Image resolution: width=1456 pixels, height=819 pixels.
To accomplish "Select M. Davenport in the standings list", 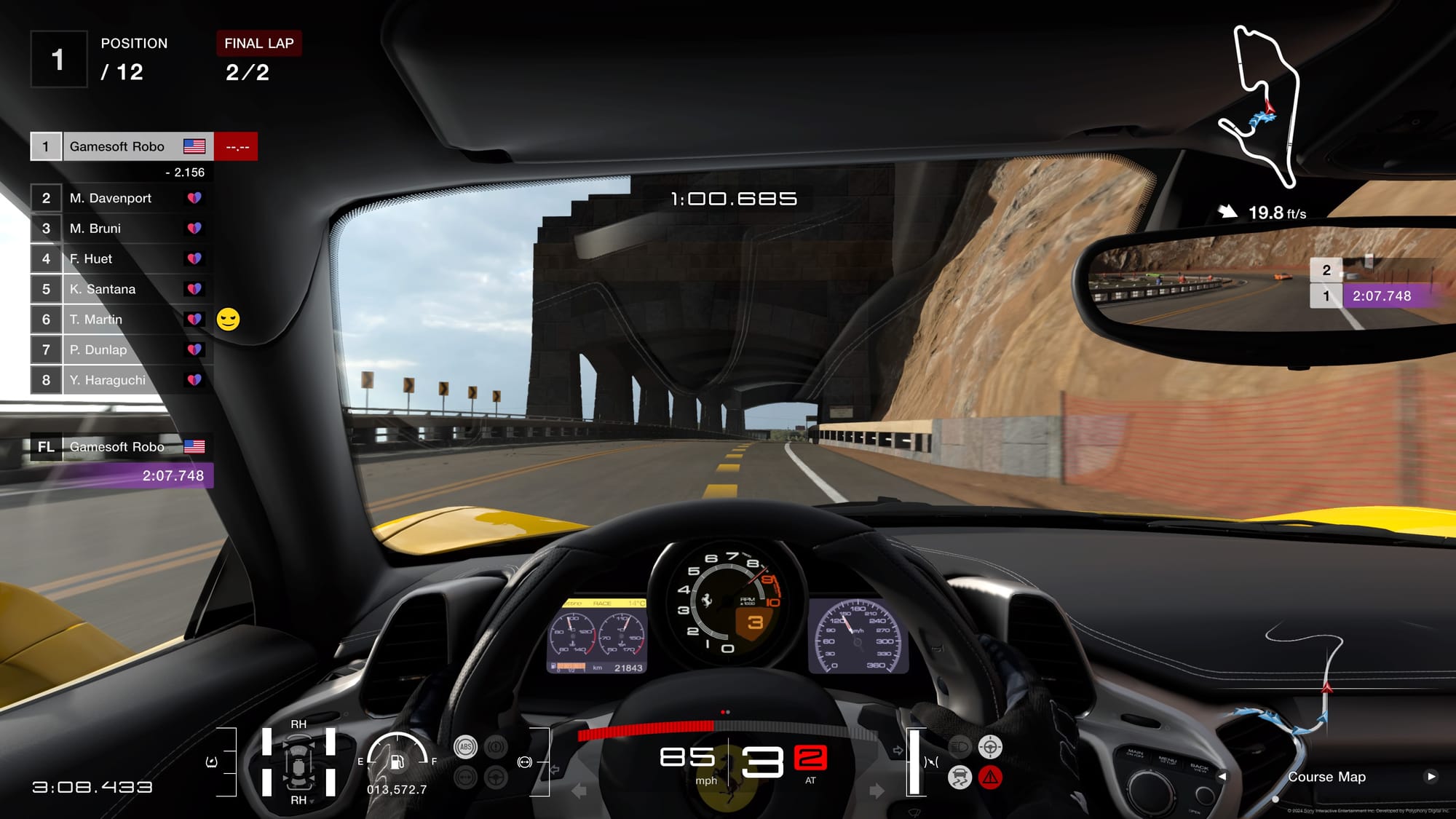I will click(122, 198).
